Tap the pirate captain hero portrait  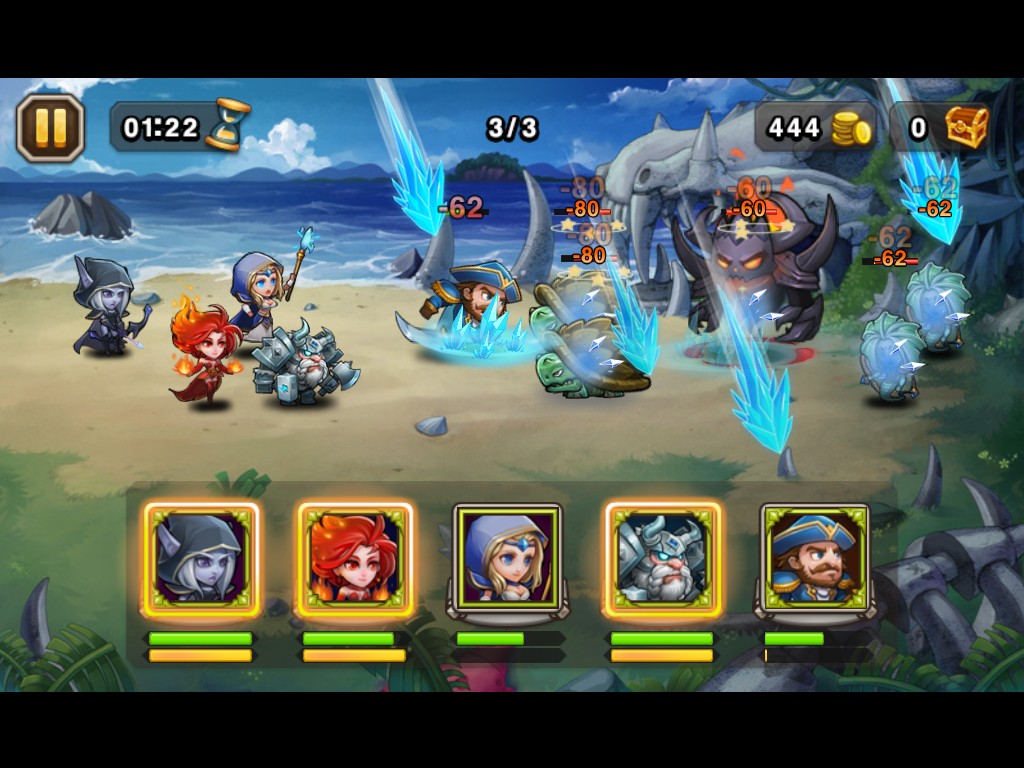point(815,558)
